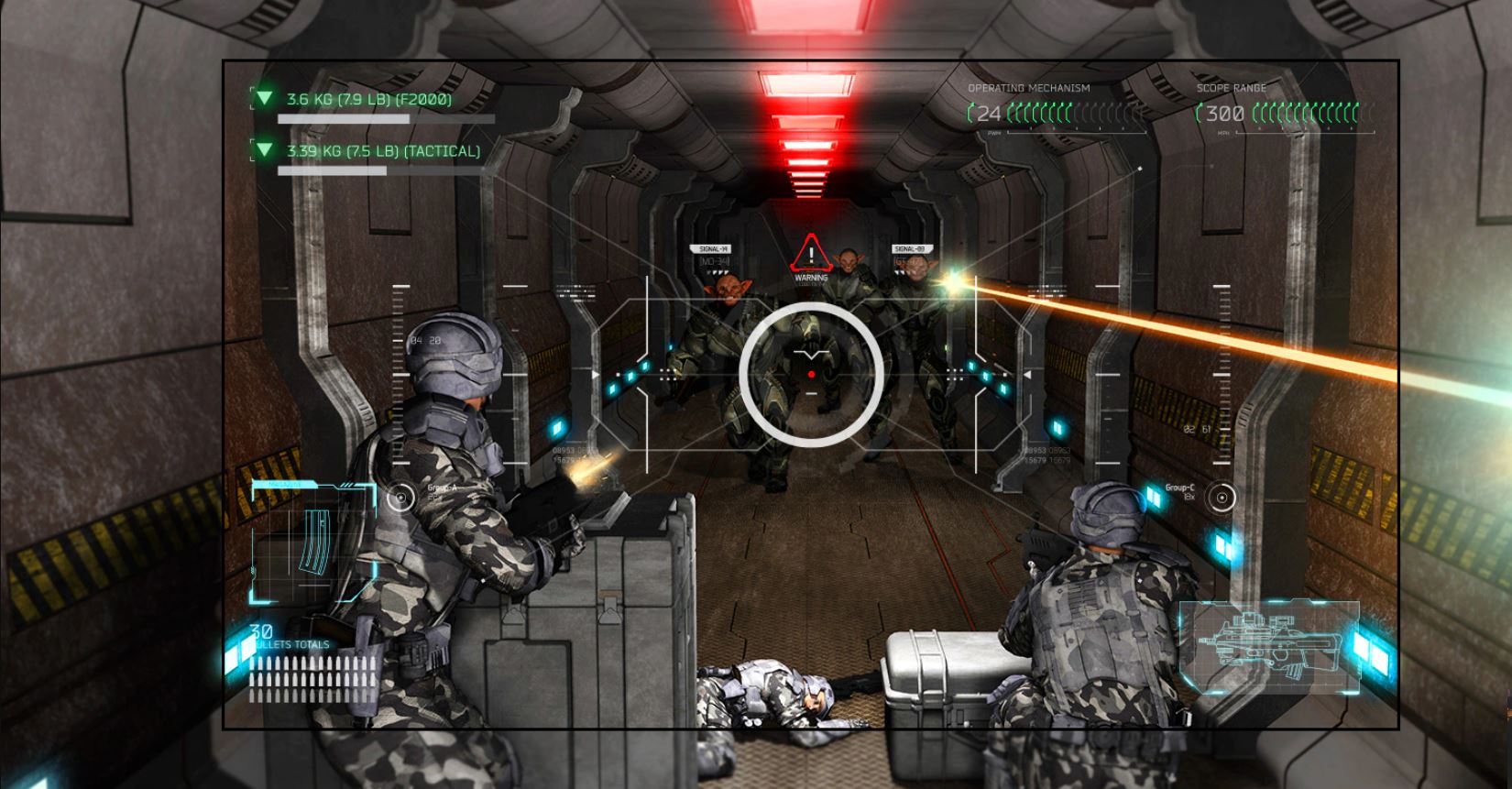Select the Group-C target marker

tap(1221, 498)
